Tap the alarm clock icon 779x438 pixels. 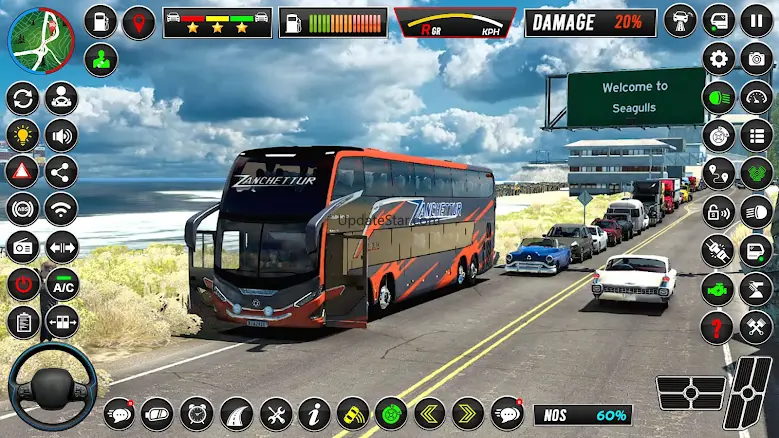[x=197, y=413]
